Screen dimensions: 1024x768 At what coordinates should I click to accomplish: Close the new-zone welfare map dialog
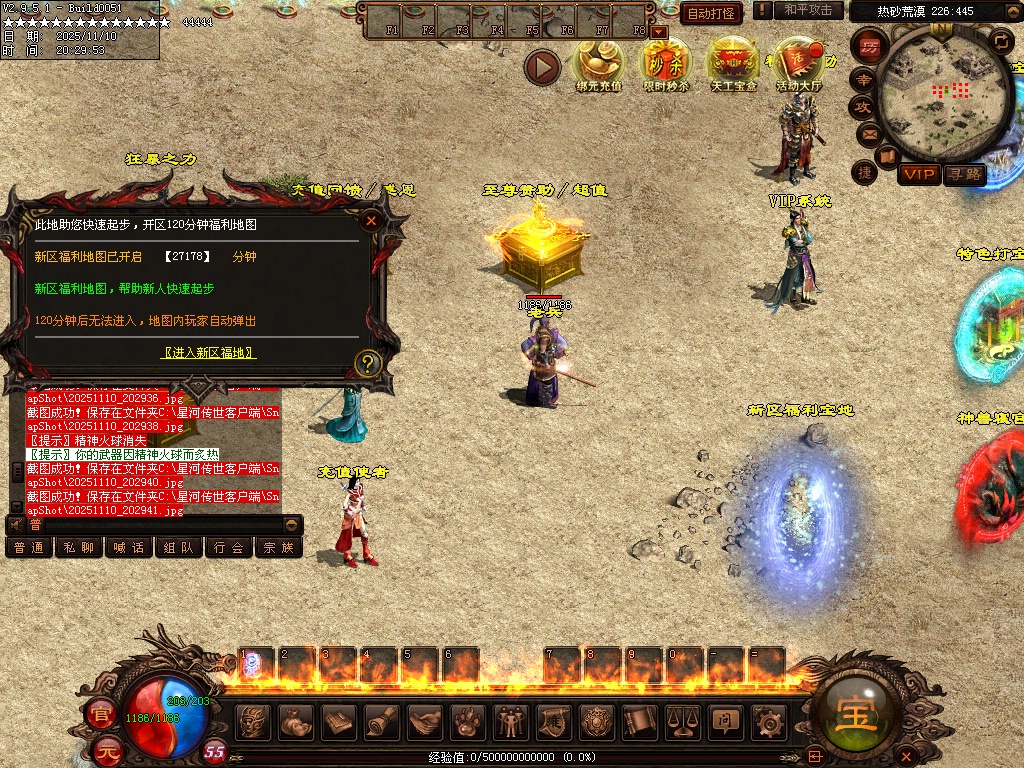coord(371,221)
